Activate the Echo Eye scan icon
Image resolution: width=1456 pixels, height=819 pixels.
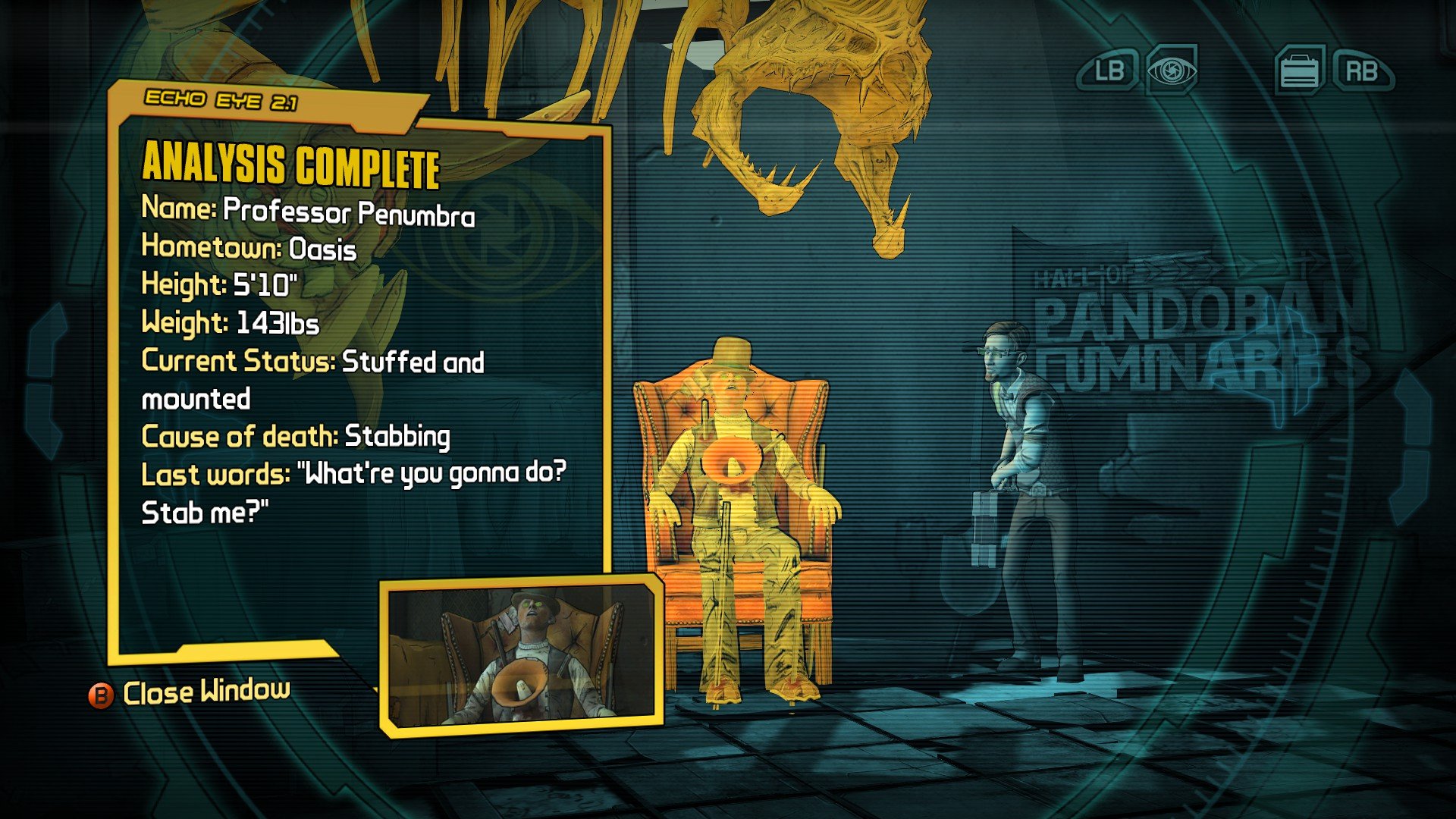pyautogui.click(x=1172, y=71)
